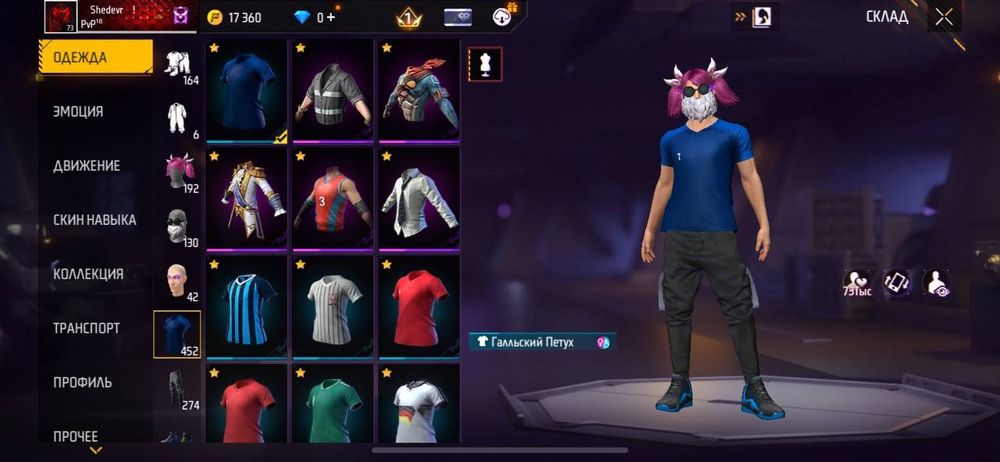Open the СКИН НАВЫКА section
Screen dimensions: 1000x462
[94, 220]
